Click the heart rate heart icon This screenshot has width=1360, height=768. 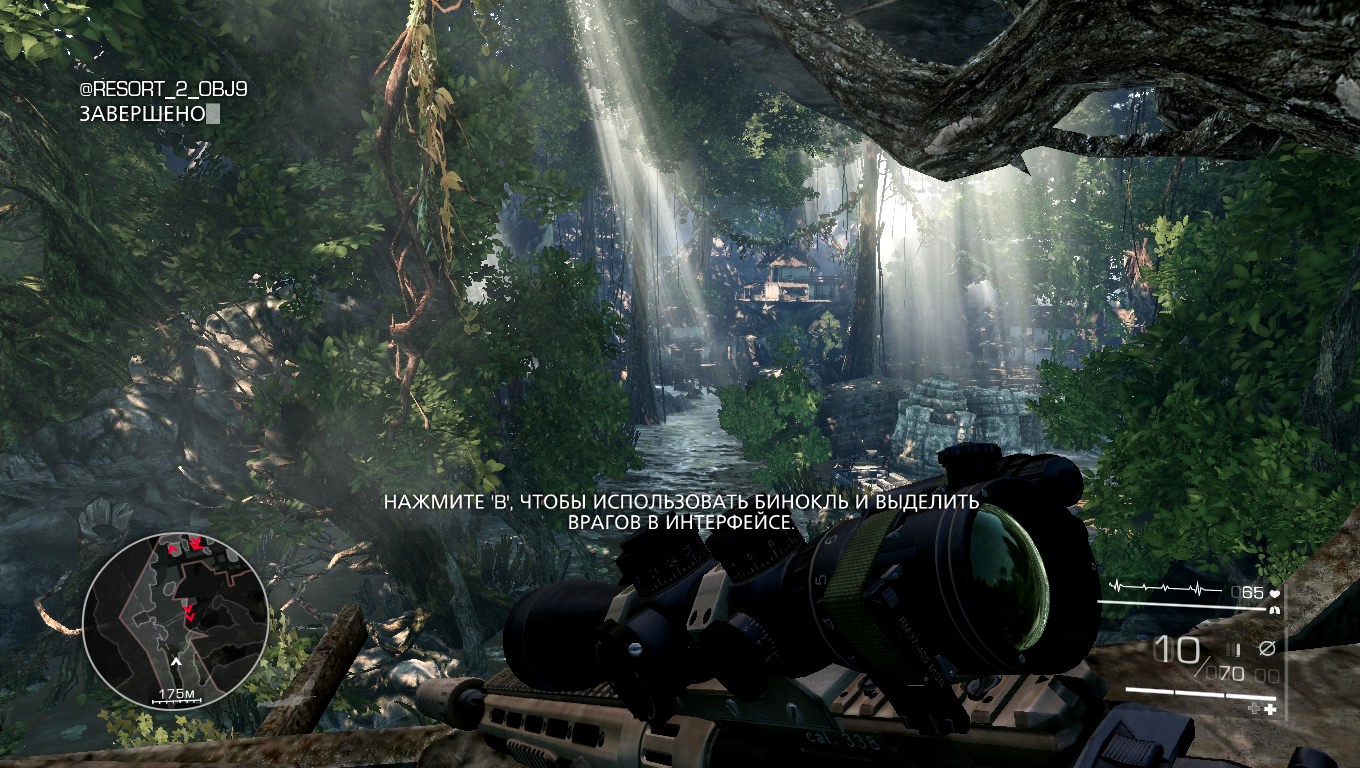(x=1274, y=593)
